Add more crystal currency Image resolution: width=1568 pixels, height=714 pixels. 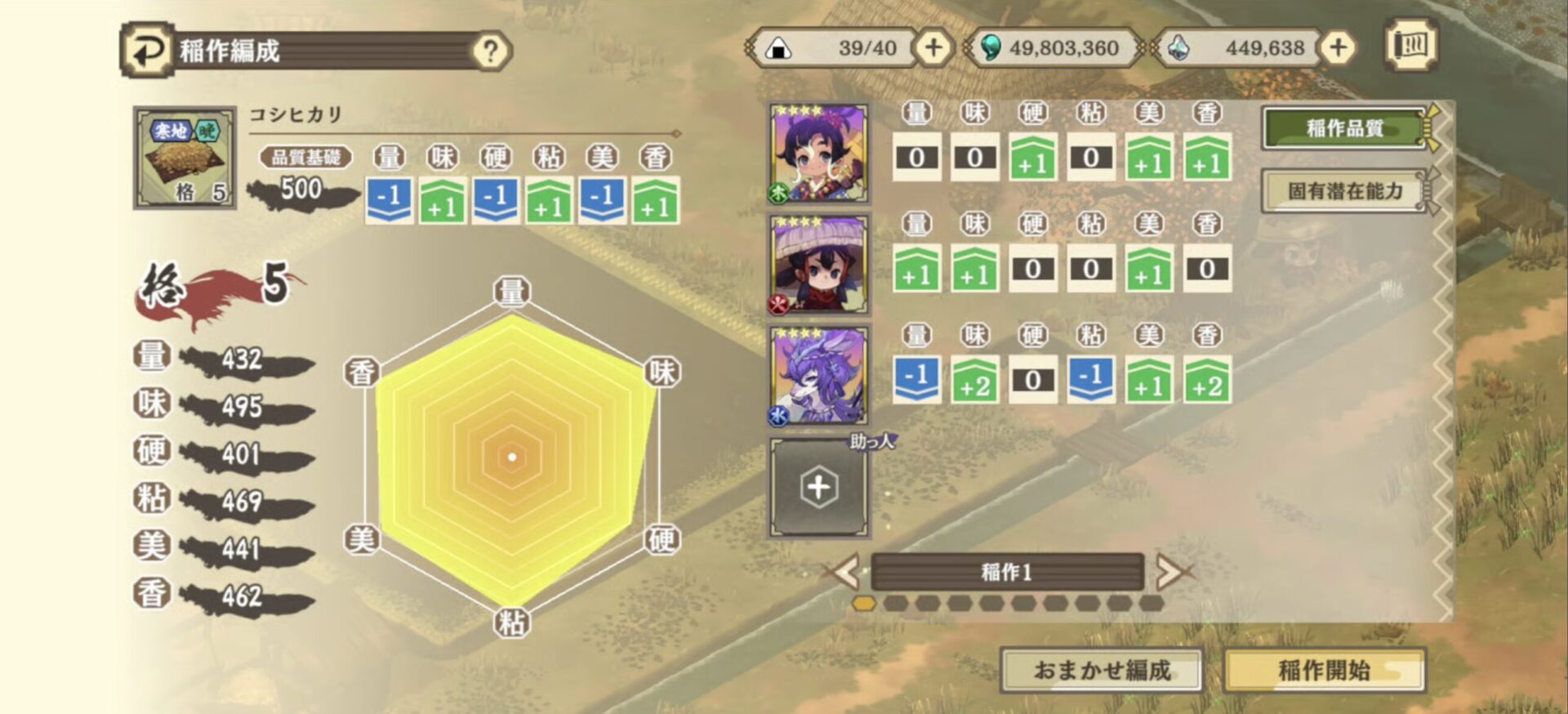coord(1338,47)
